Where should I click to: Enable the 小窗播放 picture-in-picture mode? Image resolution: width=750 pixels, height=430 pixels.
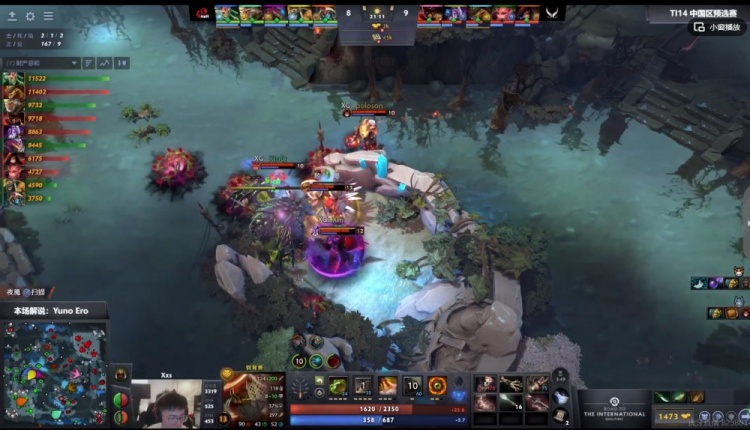[718, 27]
